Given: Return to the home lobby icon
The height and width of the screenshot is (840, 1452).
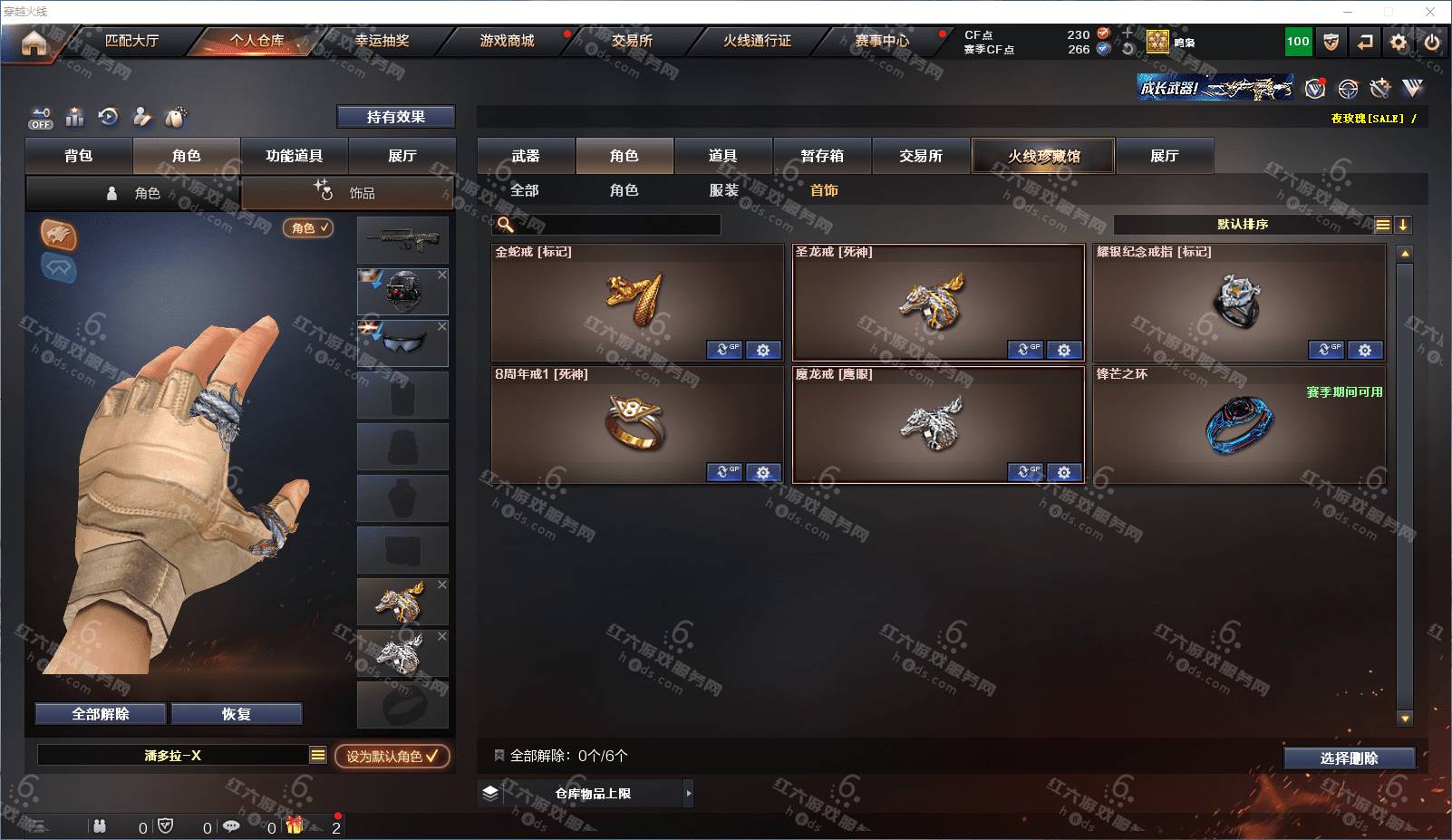Looking at the screenshot, I should pos(34,42).
